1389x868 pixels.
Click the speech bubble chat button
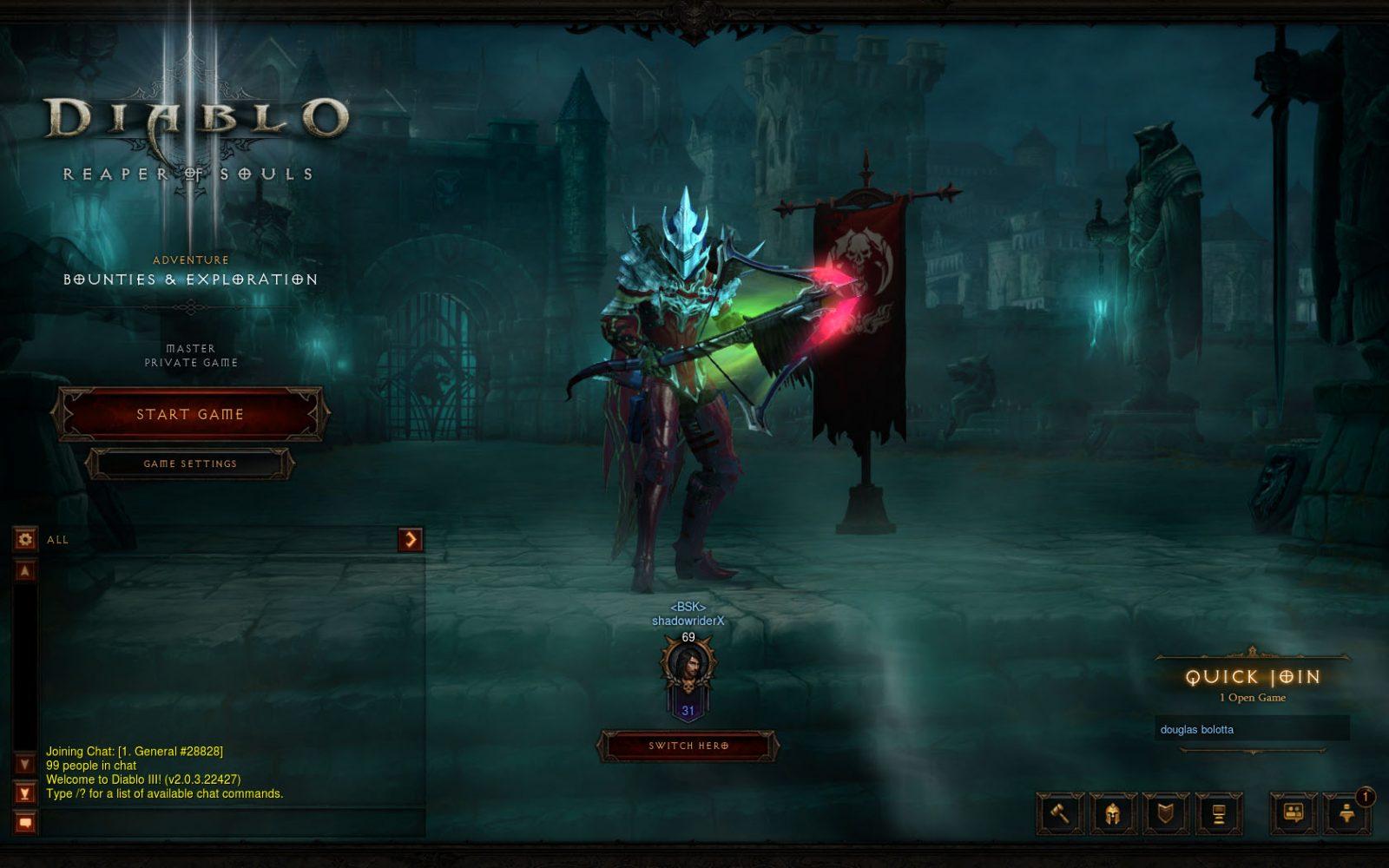pyautogui.click(x=25, y=822)
